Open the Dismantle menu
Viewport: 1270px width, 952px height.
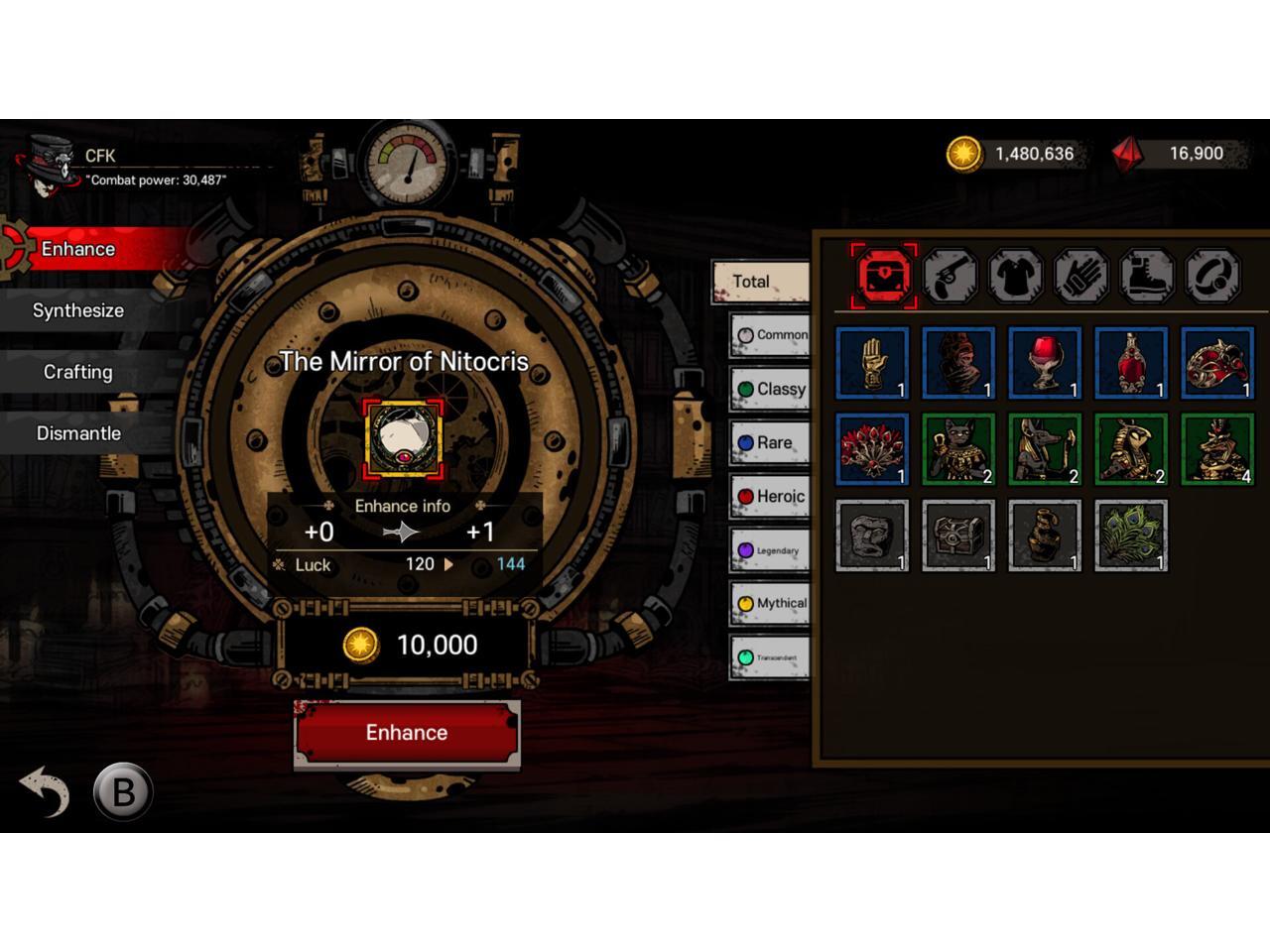click(77, 433)
